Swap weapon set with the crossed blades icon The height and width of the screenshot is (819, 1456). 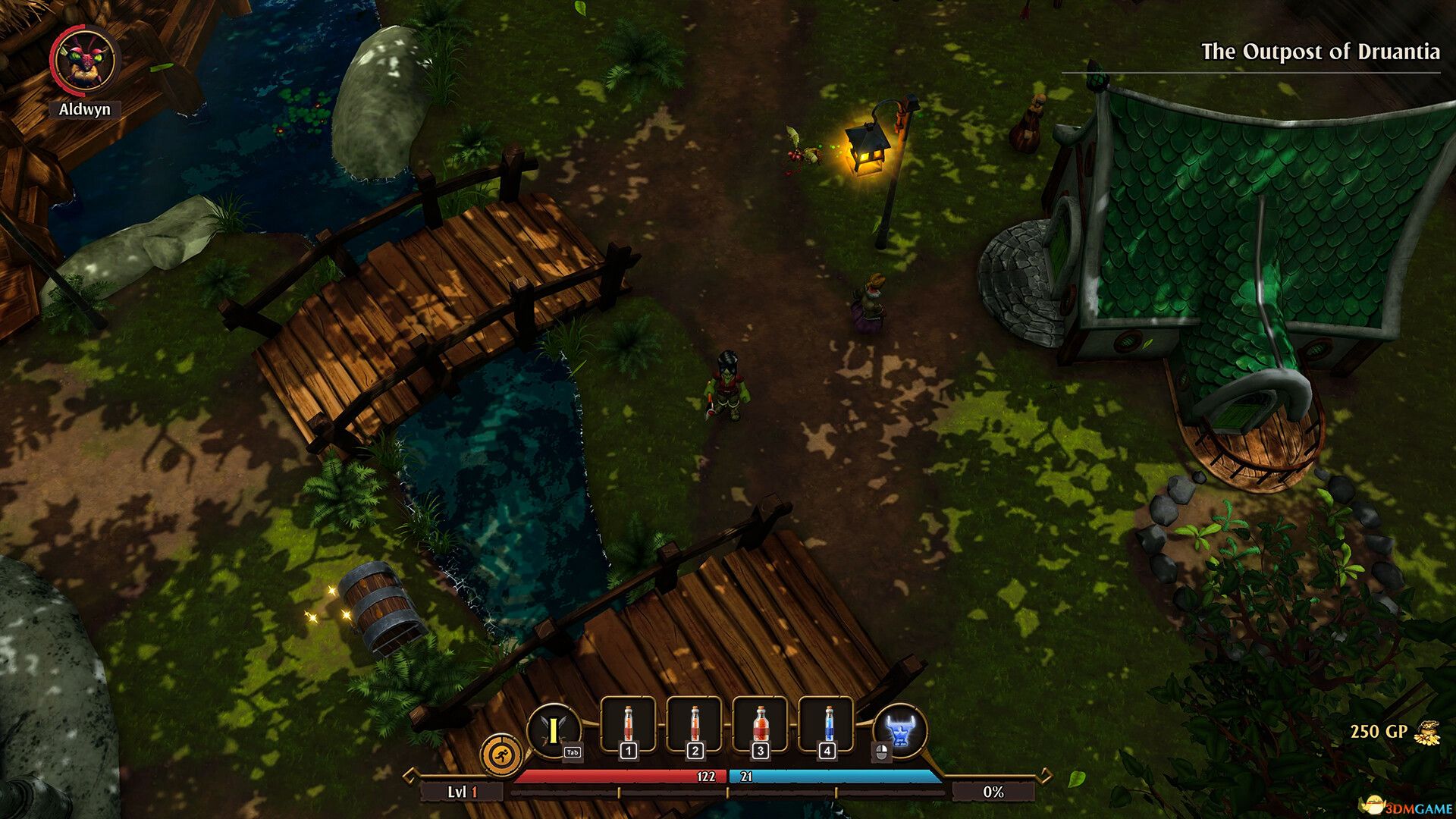pos(554,731)
